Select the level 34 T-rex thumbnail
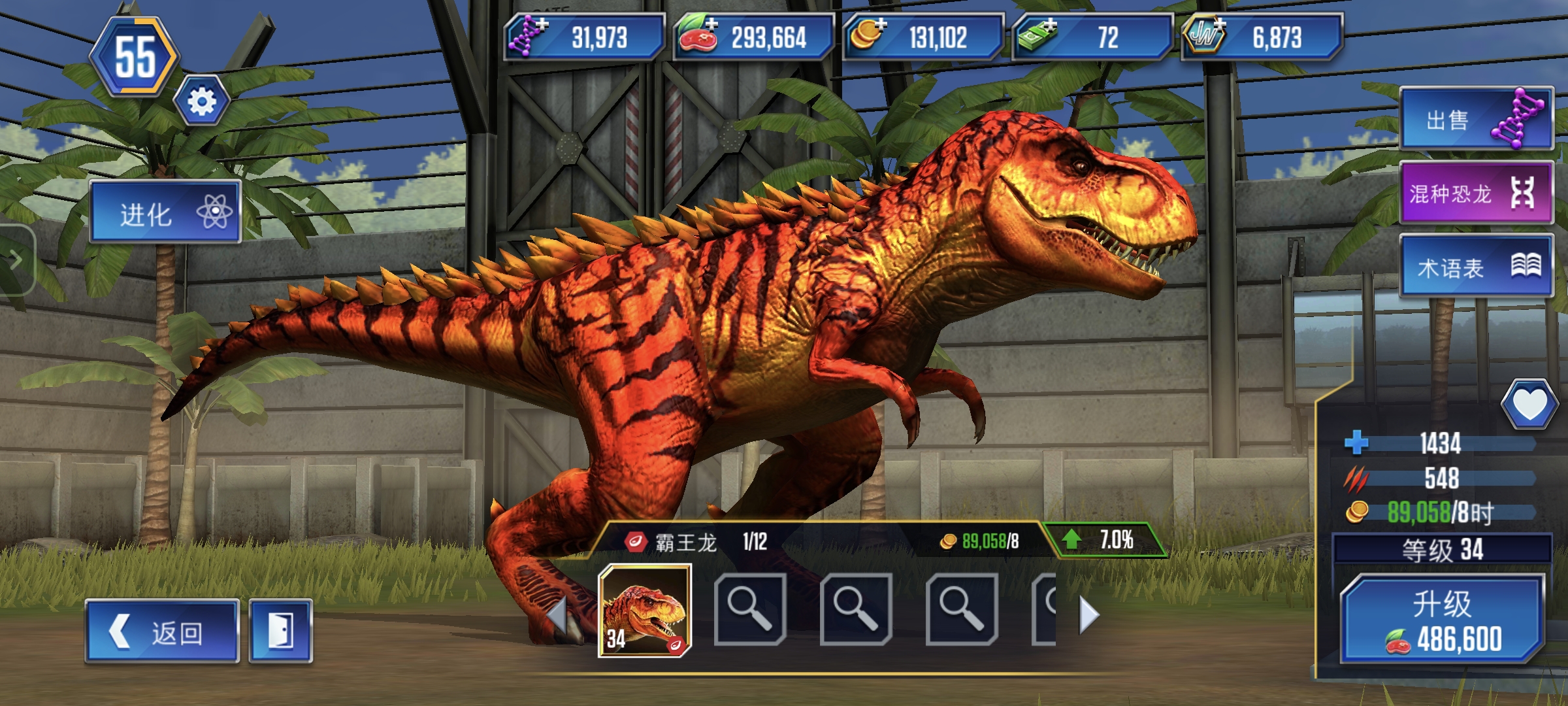The image size is (1568, 706). 645,611
